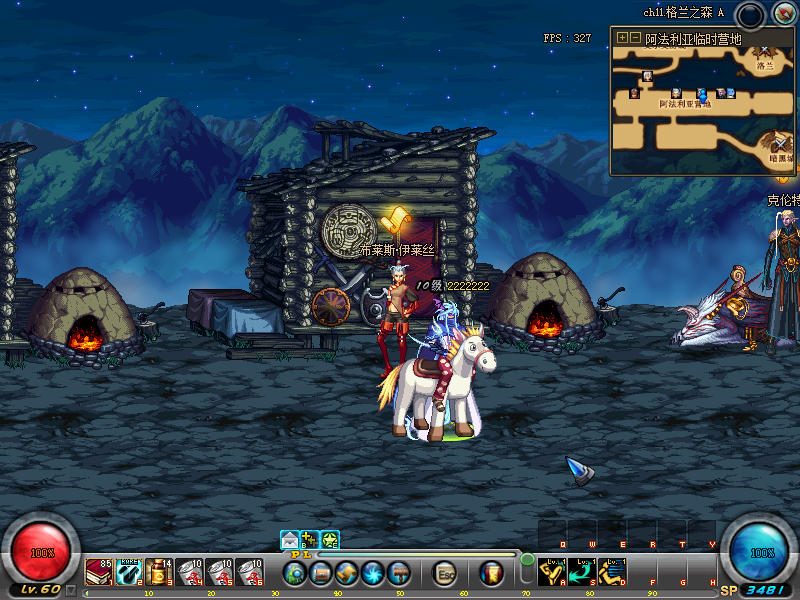Open the treasure chest inventory button
The width and height of the screenshot is (800, 600).
click(321, 573)
